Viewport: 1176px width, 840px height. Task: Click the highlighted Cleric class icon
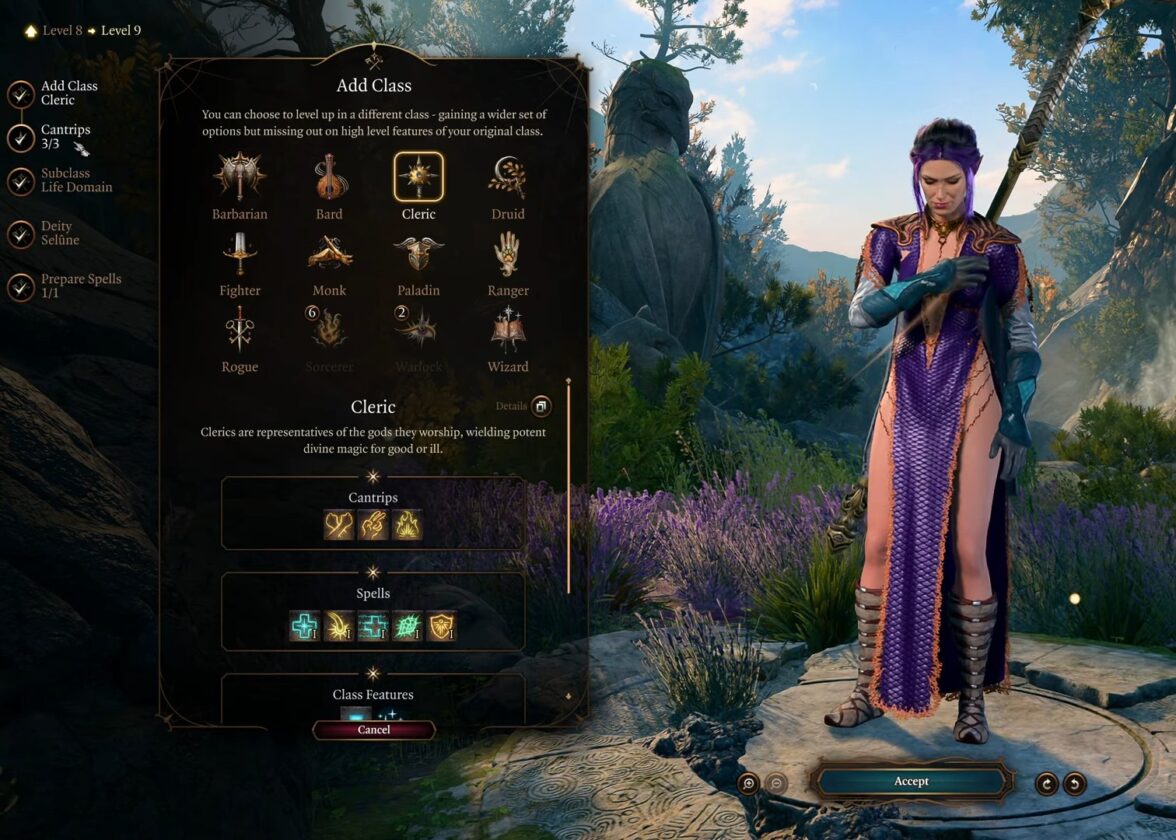418,178
